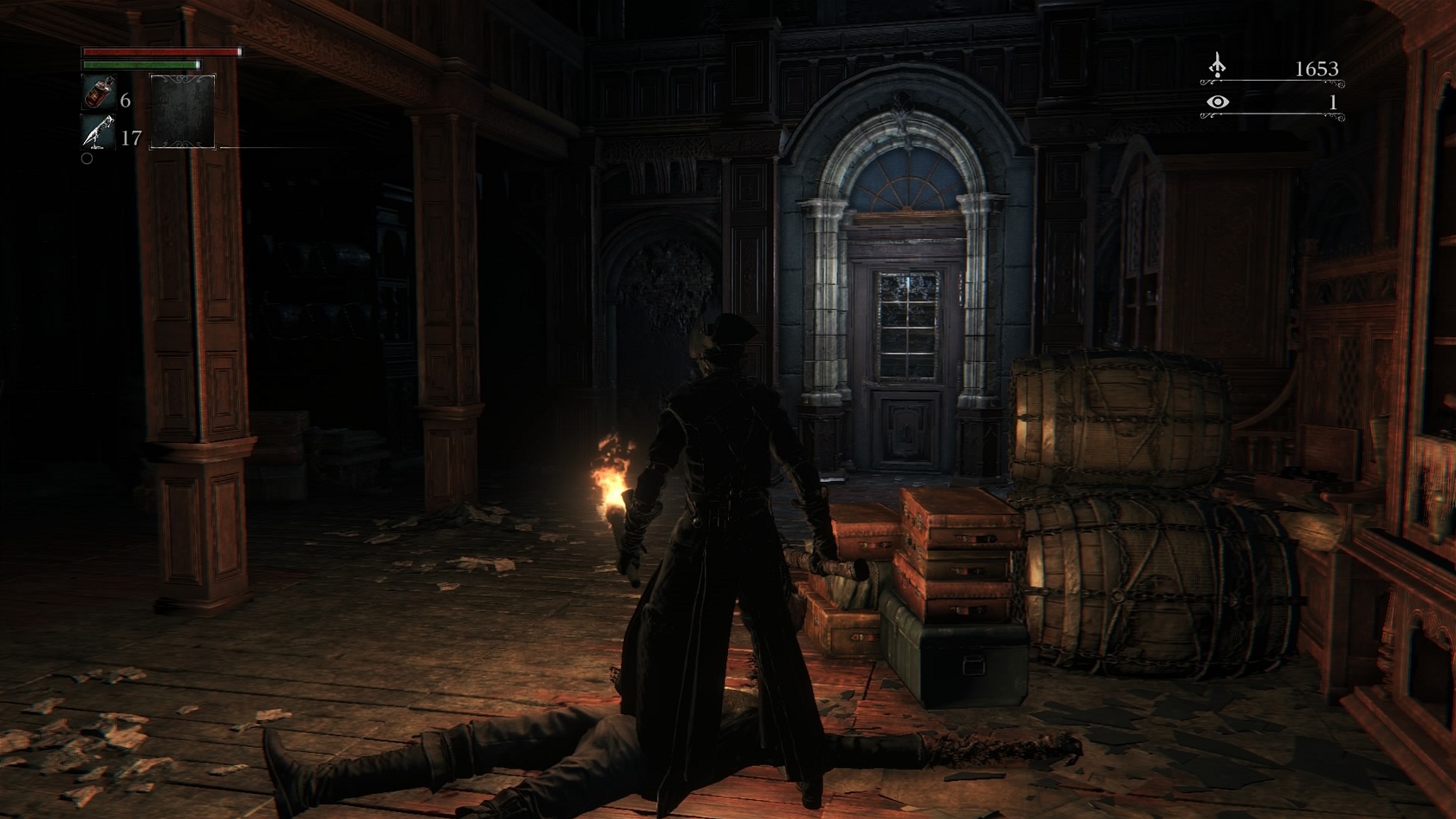Select the quicksilver bullet icon

pos(98,133)
